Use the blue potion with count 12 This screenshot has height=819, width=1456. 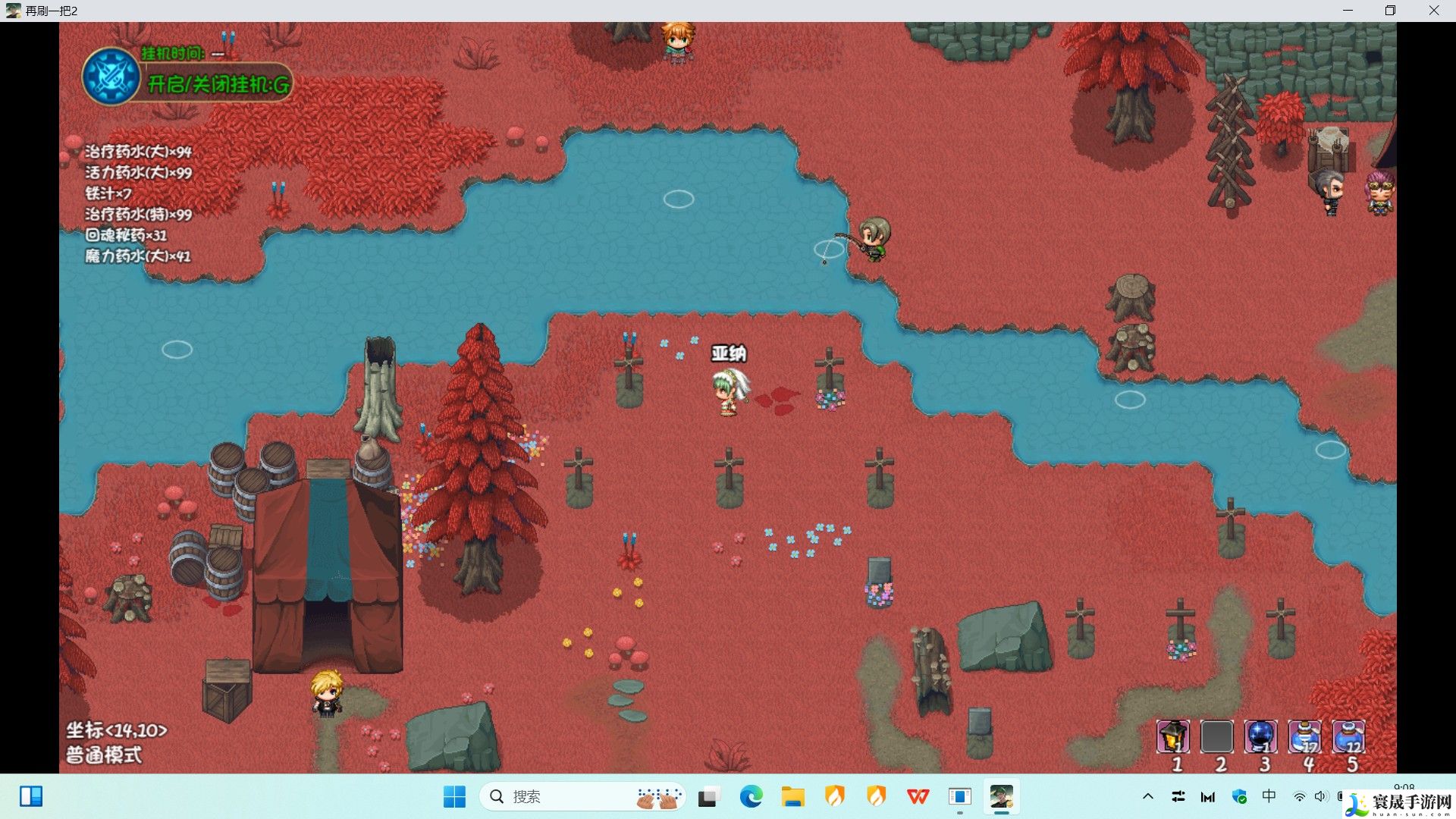(x=1348, y=736)
